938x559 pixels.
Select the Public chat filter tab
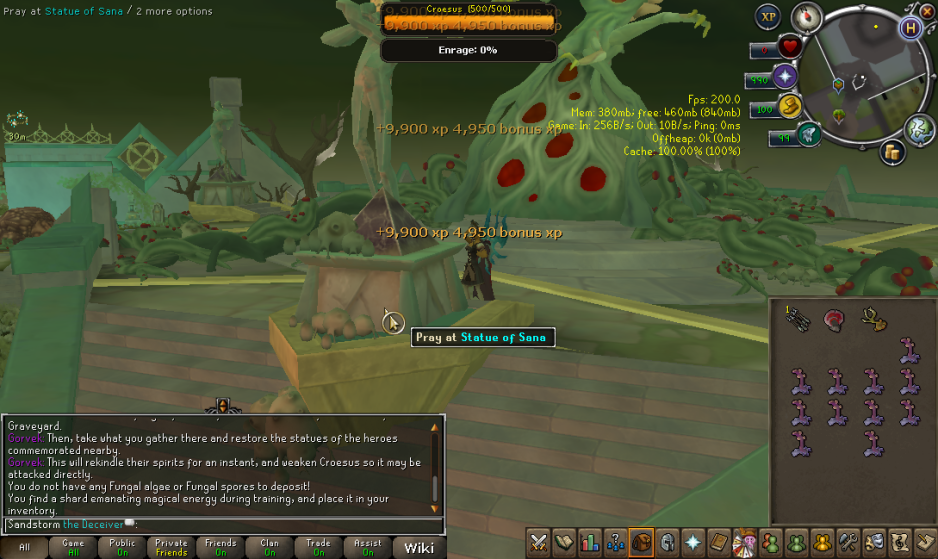coord(122,547)
